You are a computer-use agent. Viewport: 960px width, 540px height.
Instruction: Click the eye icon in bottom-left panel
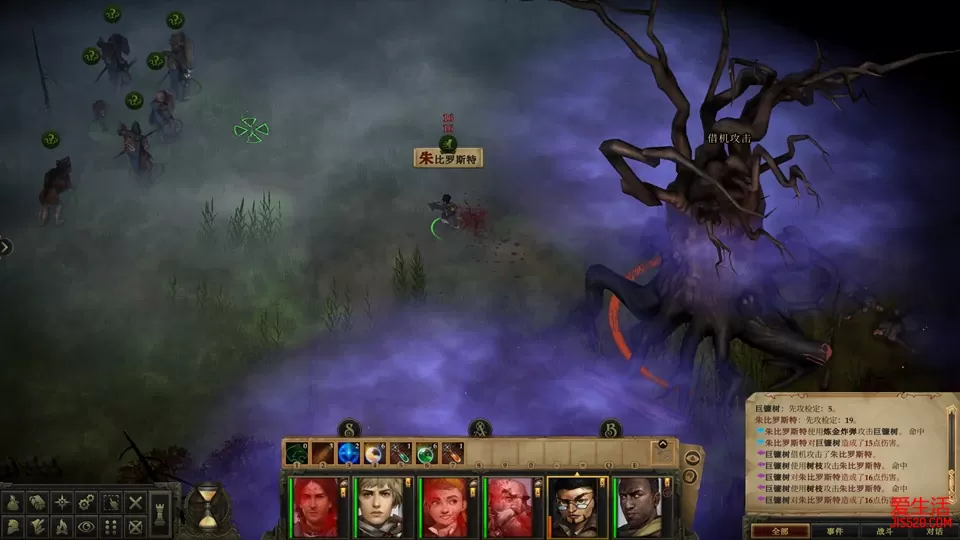pos(87,525)
